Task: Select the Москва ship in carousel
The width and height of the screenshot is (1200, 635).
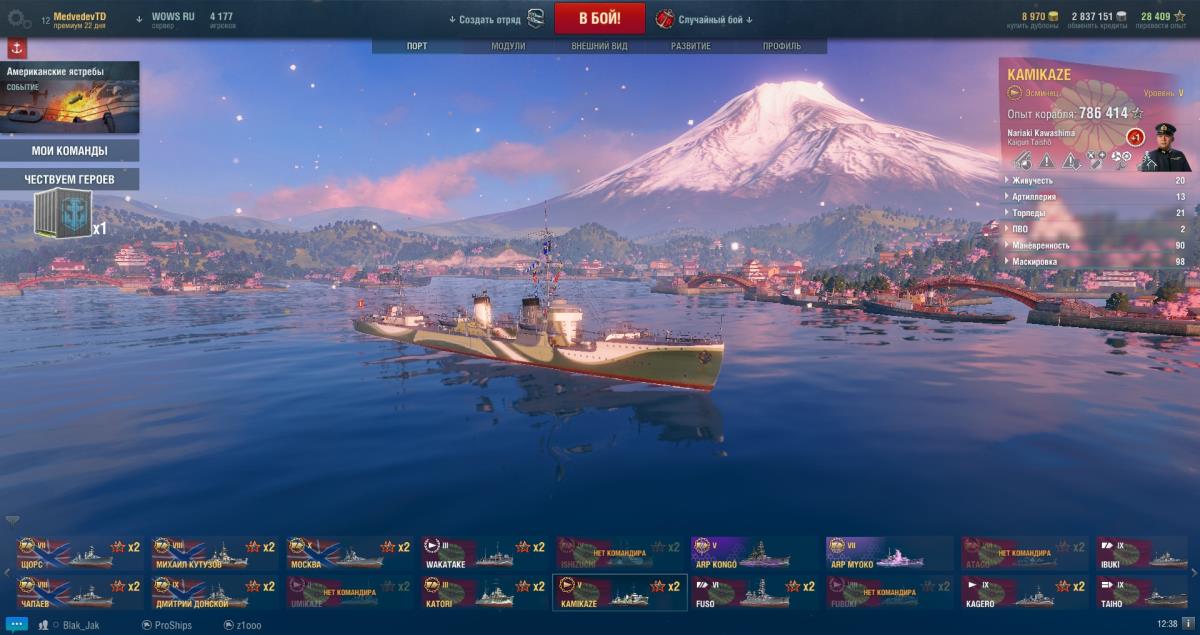Action: click(x=349, y=553)
